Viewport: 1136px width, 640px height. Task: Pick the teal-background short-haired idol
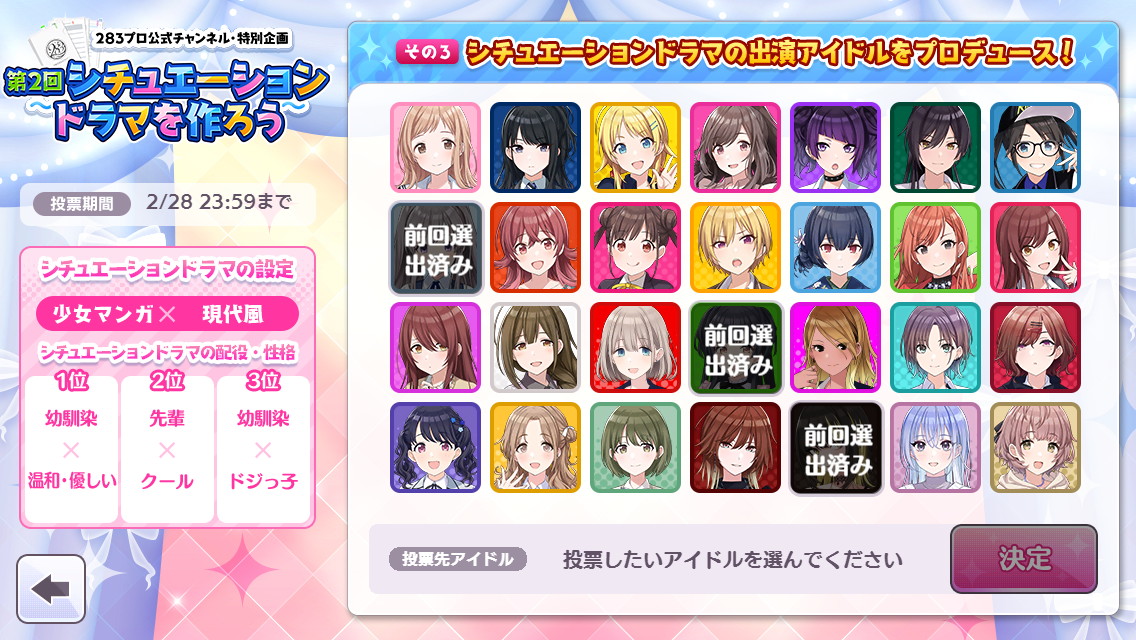[935, 347]
